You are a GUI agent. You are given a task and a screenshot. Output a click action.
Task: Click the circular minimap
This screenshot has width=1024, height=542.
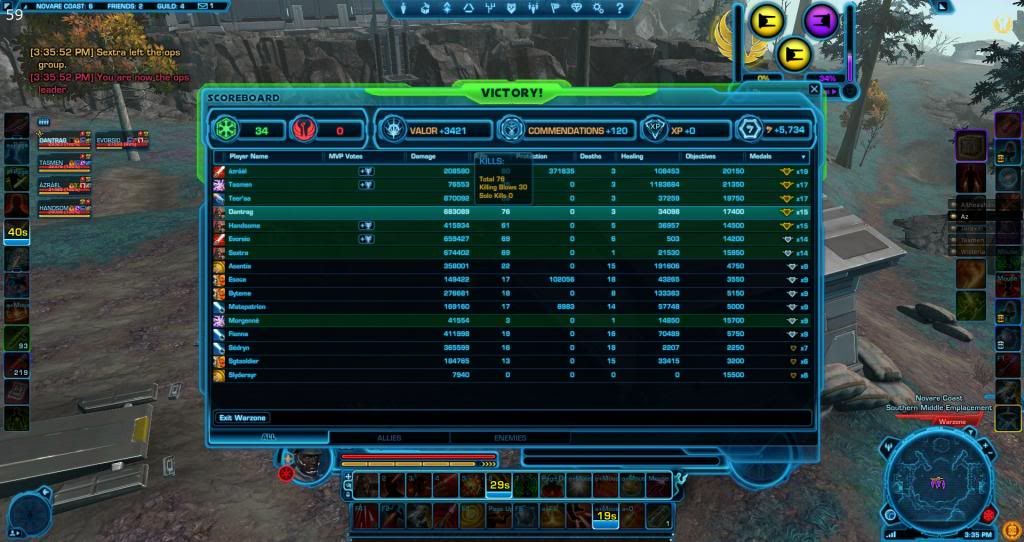tap(938, 483)
